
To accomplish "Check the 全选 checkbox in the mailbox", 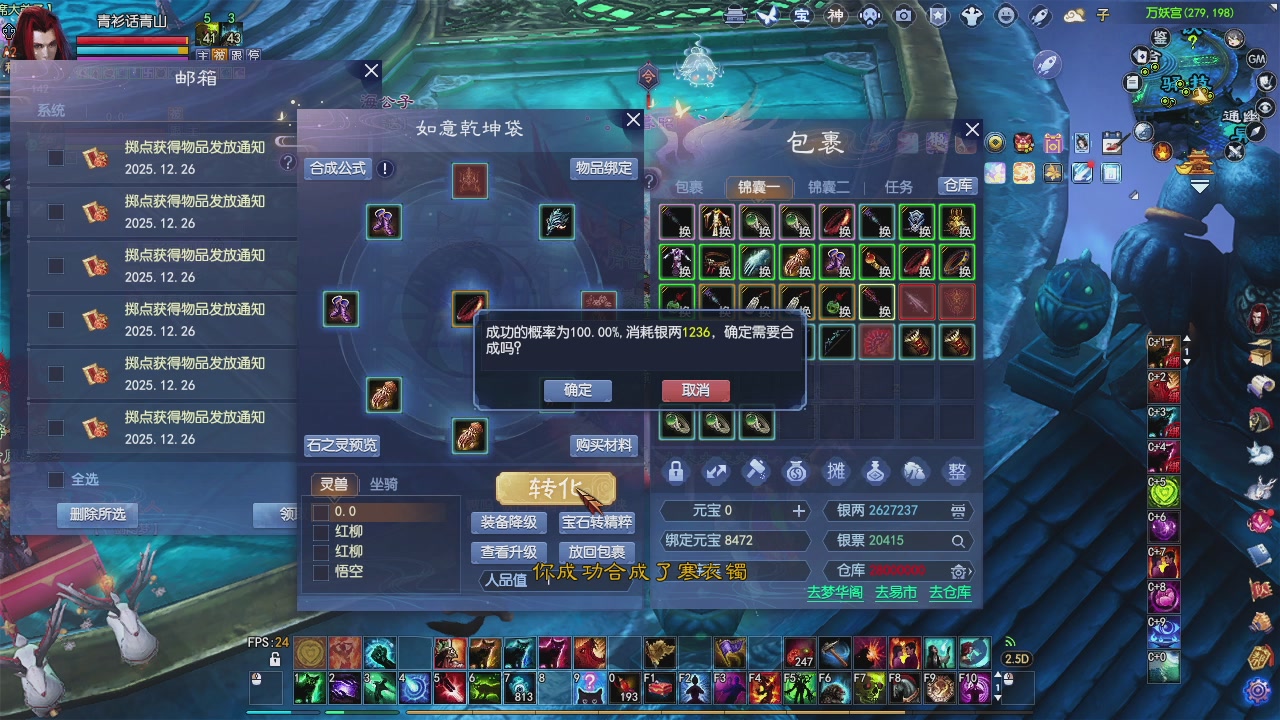I will coord(57,481).
